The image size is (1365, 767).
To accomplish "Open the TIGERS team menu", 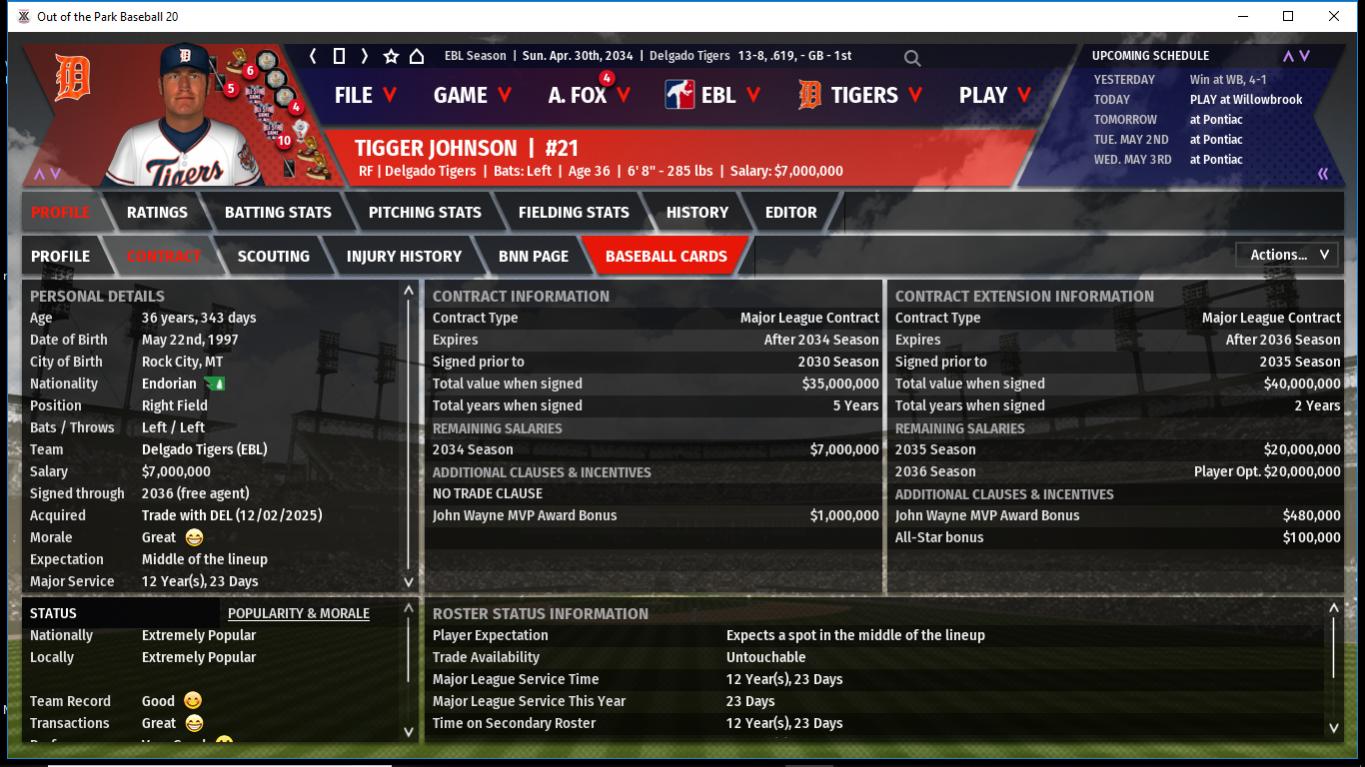I will [x=860, y=95].
